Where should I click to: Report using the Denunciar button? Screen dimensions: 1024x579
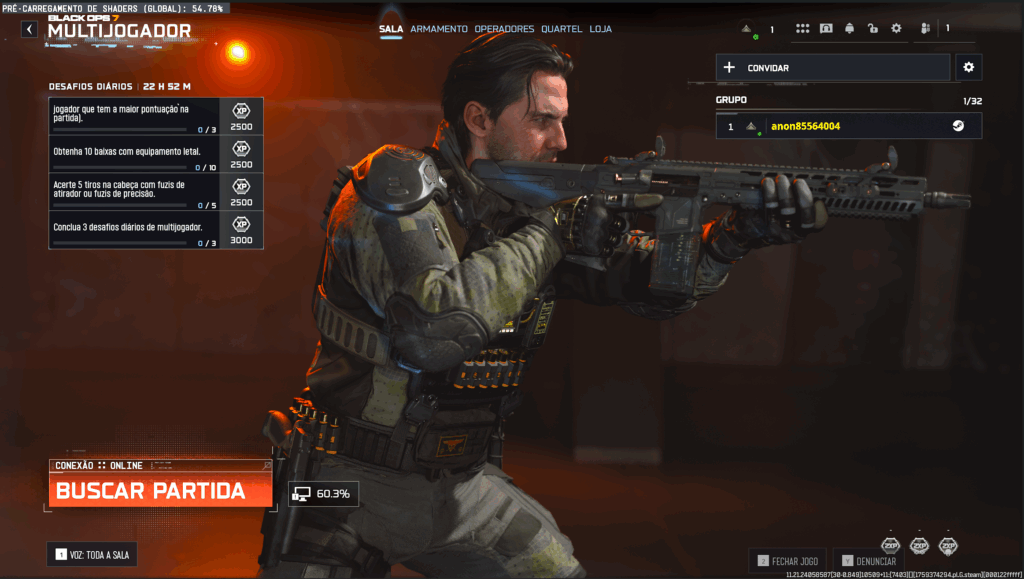pos(870,562)
